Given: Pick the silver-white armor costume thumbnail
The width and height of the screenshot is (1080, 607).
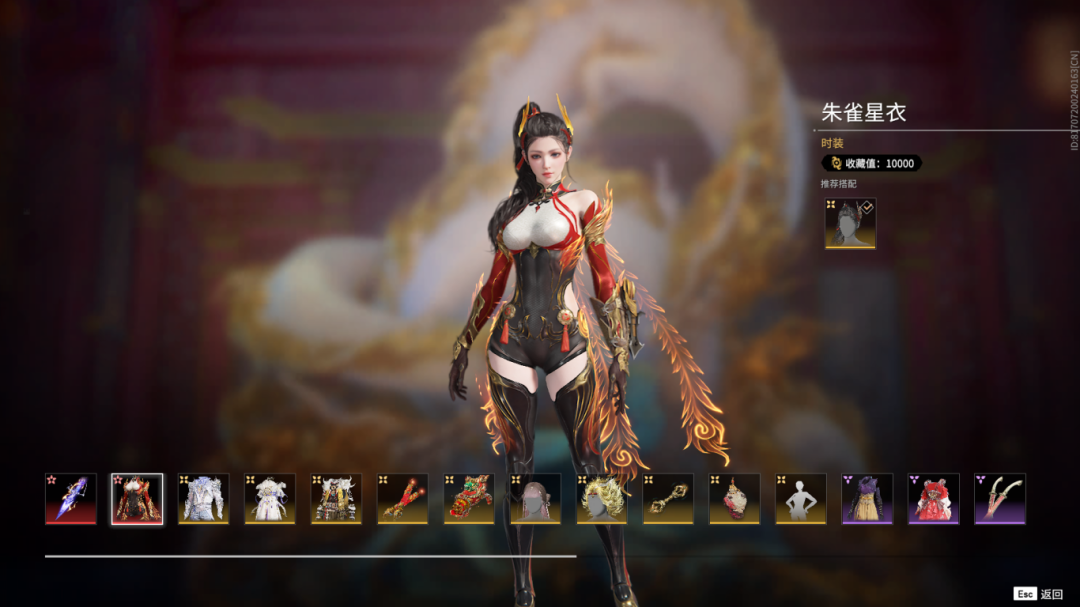Looking at the screenshot, I should point(203,498).
